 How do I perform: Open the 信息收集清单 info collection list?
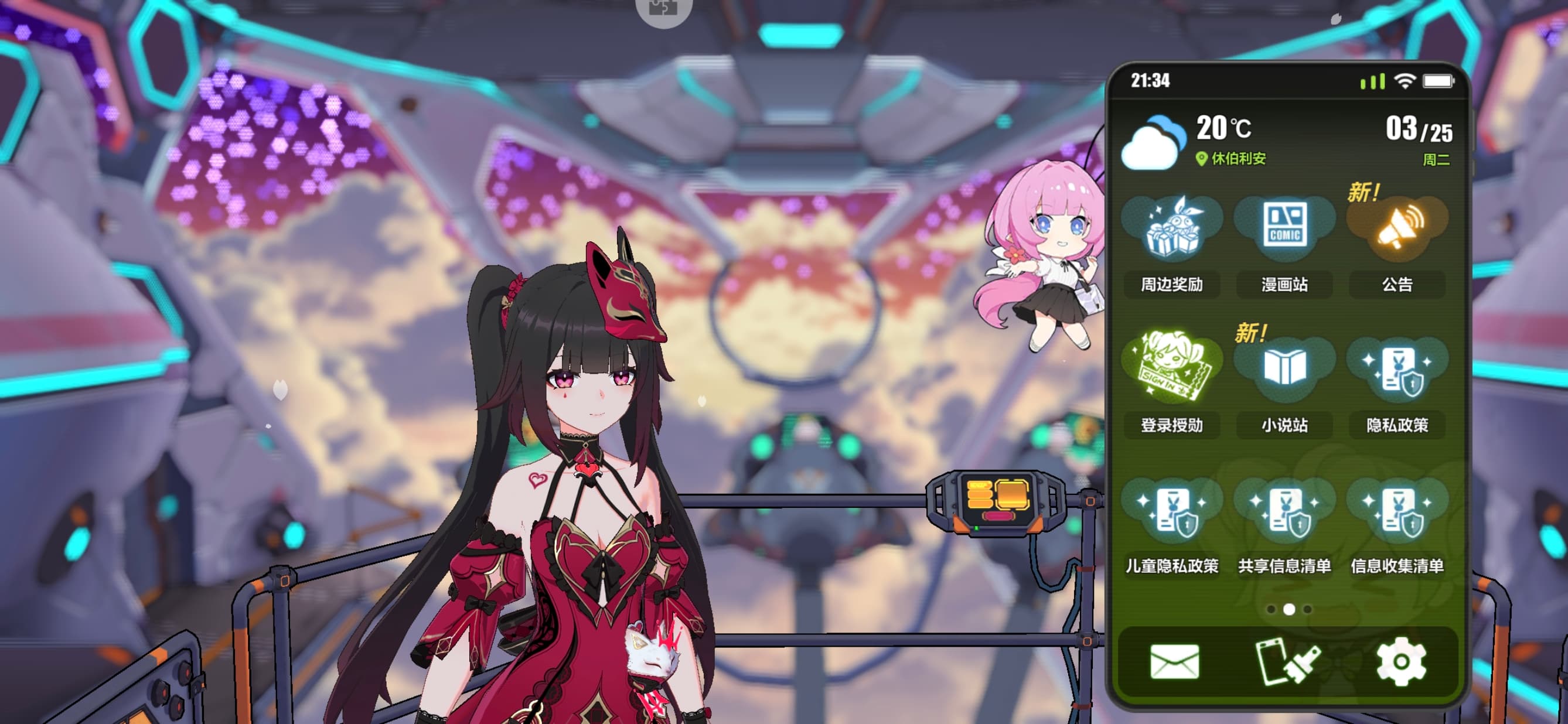tap(1397, 510)
